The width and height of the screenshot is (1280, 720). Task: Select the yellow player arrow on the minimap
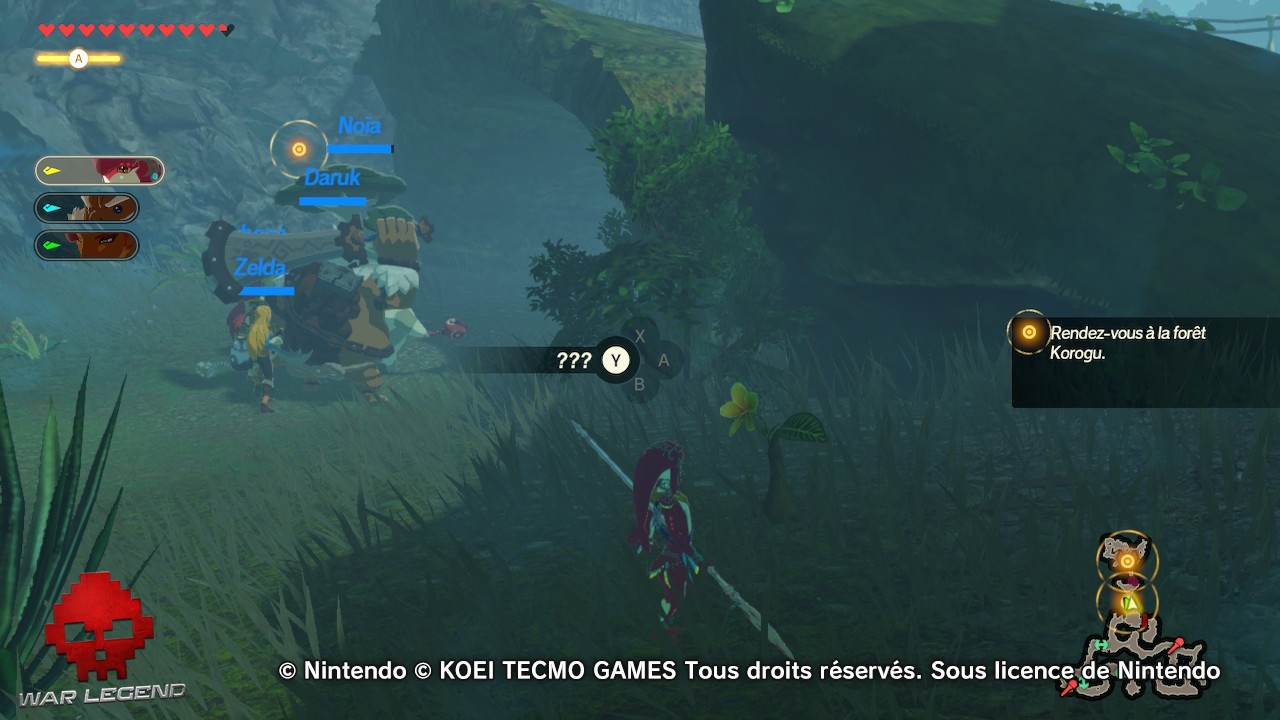(1131, 602)
